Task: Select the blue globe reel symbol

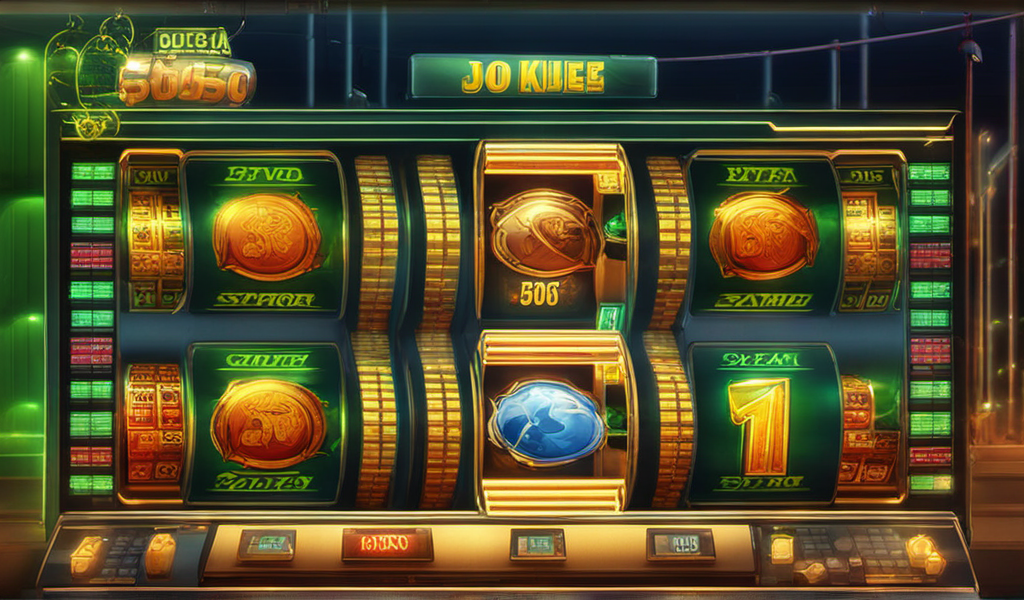Action: 546,423
